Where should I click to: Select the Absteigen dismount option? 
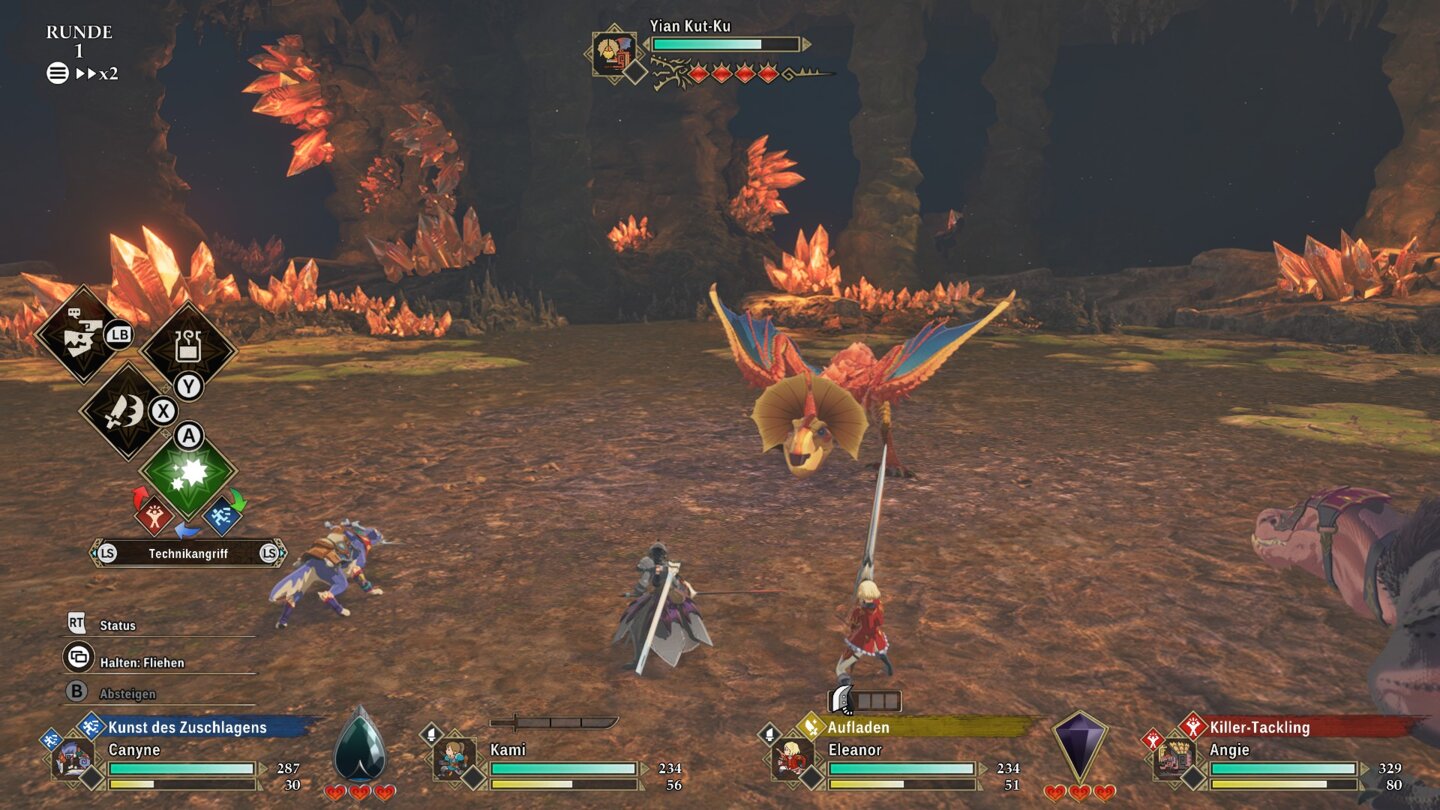click(x=127, y=694)
